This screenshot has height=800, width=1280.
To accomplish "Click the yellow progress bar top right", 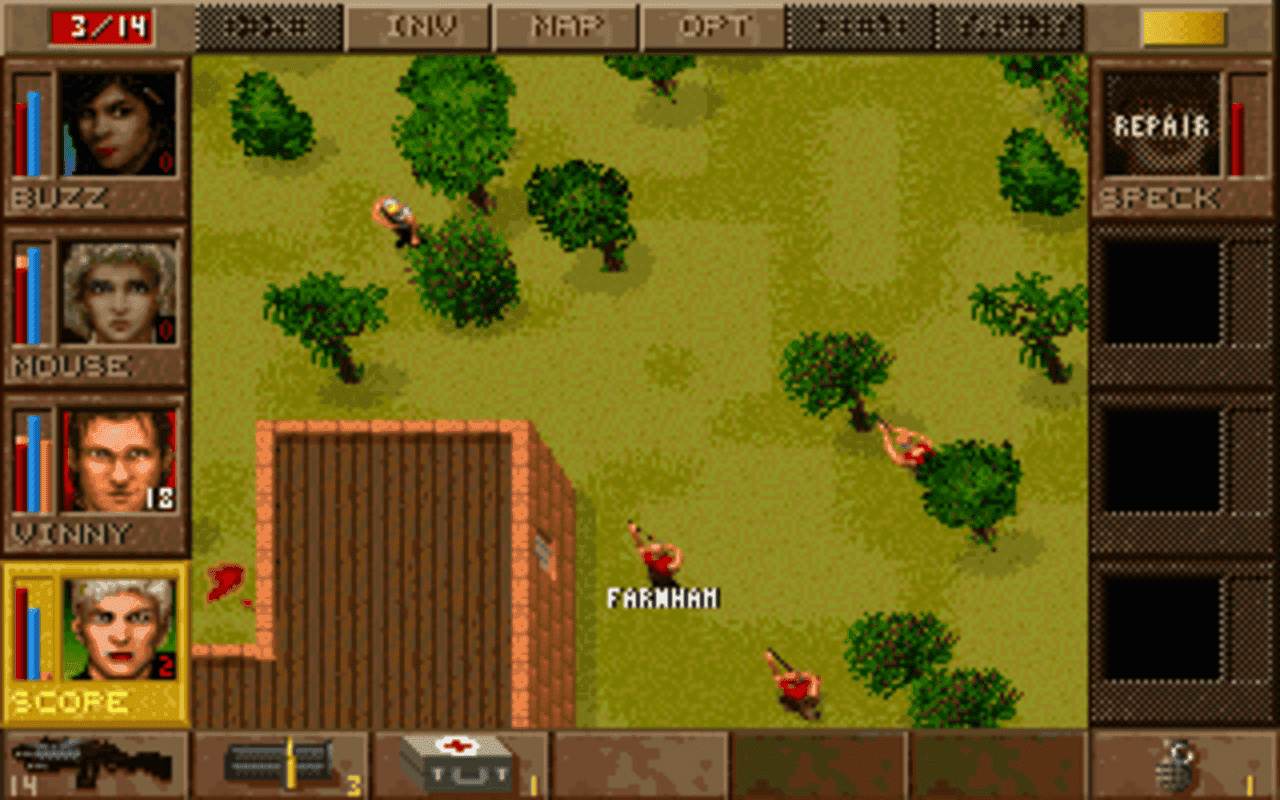I will 1185,28.
